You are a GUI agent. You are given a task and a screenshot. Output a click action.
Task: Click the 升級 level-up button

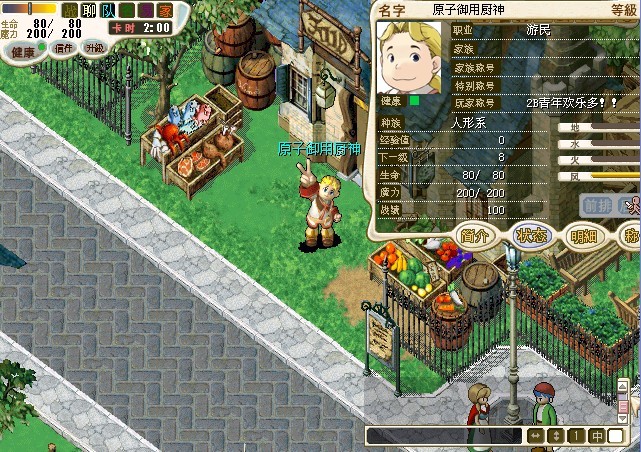click(95, 48)
